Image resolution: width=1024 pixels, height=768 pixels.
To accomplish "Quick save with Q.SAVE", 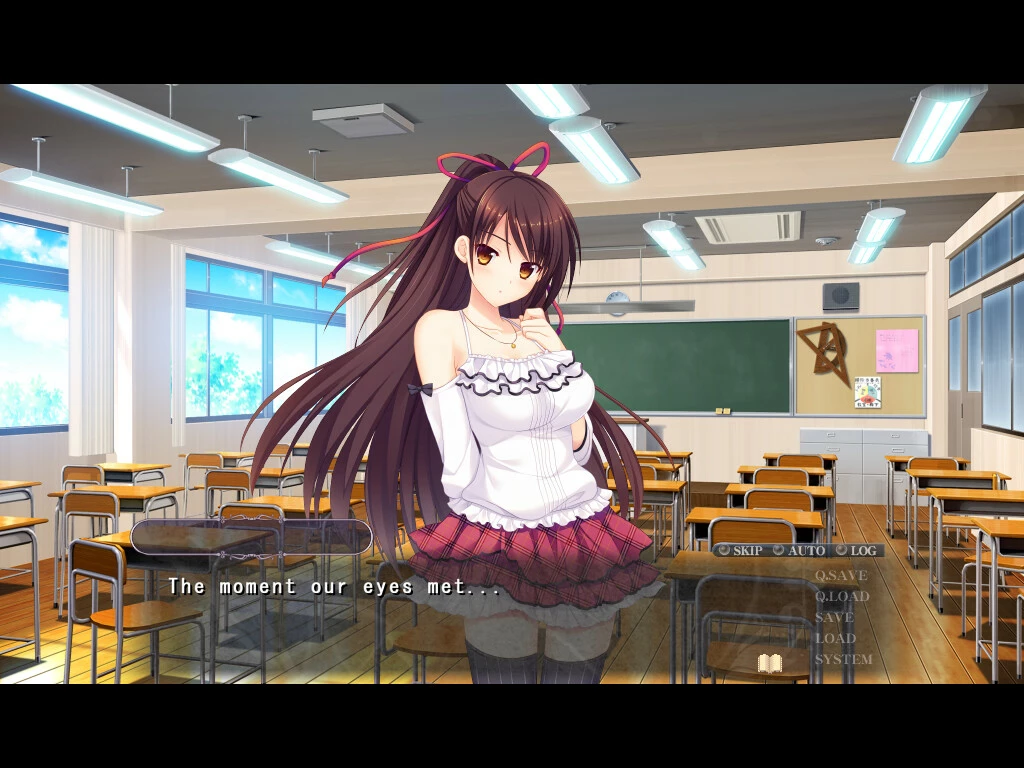I will [840, 576].
